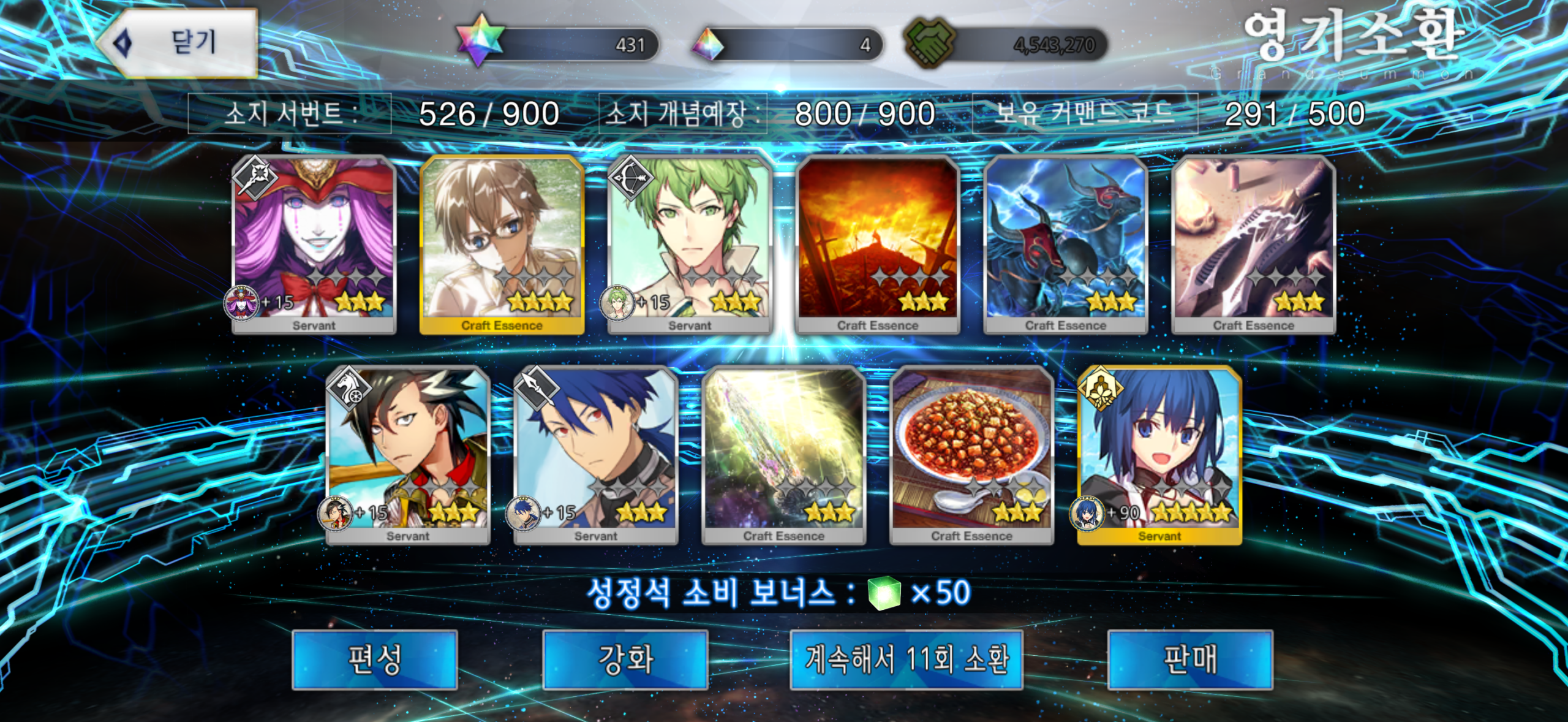Image resolution: width=1568 pixels, height=722 pixels.
Task: Select the purple-haired jester servant card
Action: click(314, 244)
